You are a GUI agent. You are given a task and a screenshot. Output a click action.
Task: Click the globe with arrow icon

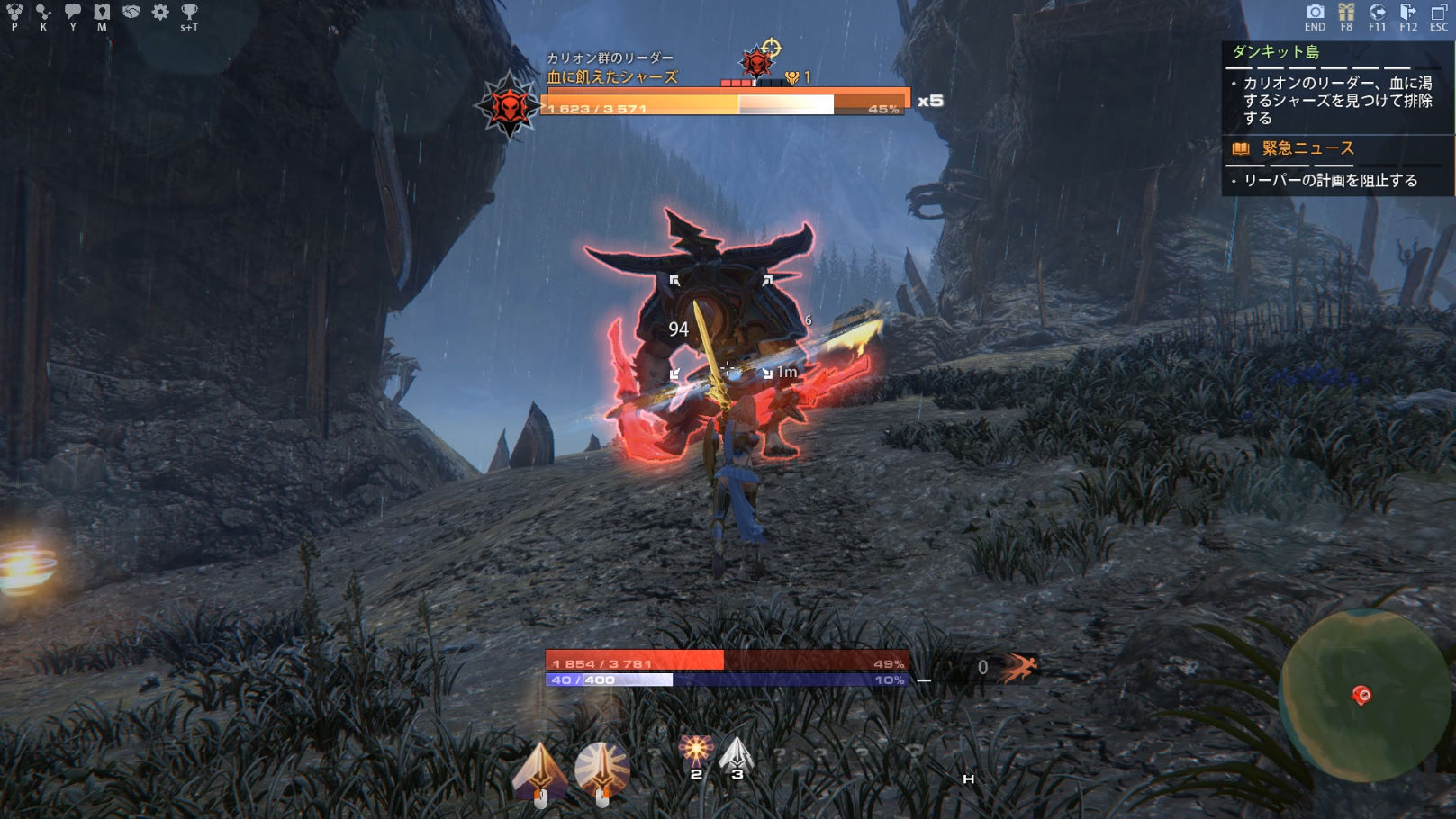(x=1377, y=12)
